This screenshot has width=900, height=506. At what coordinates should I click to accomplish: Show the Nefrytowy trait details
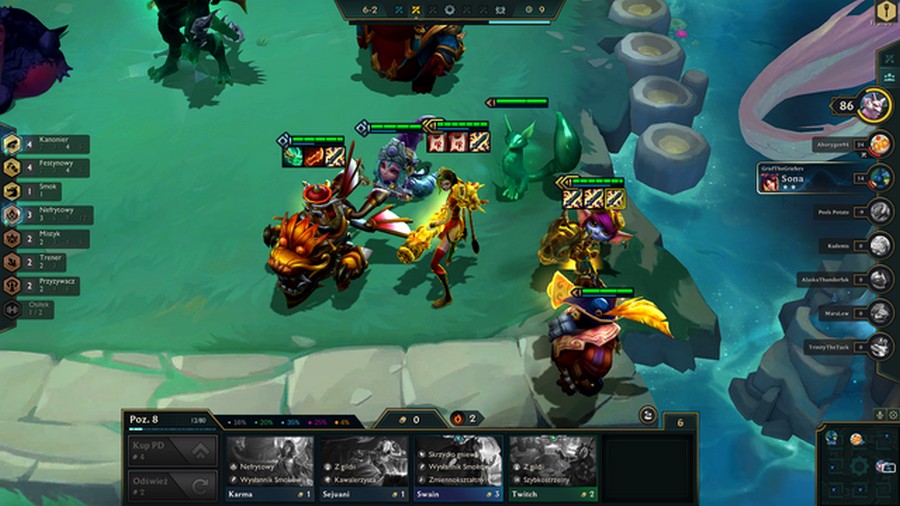tap(50, 215)
